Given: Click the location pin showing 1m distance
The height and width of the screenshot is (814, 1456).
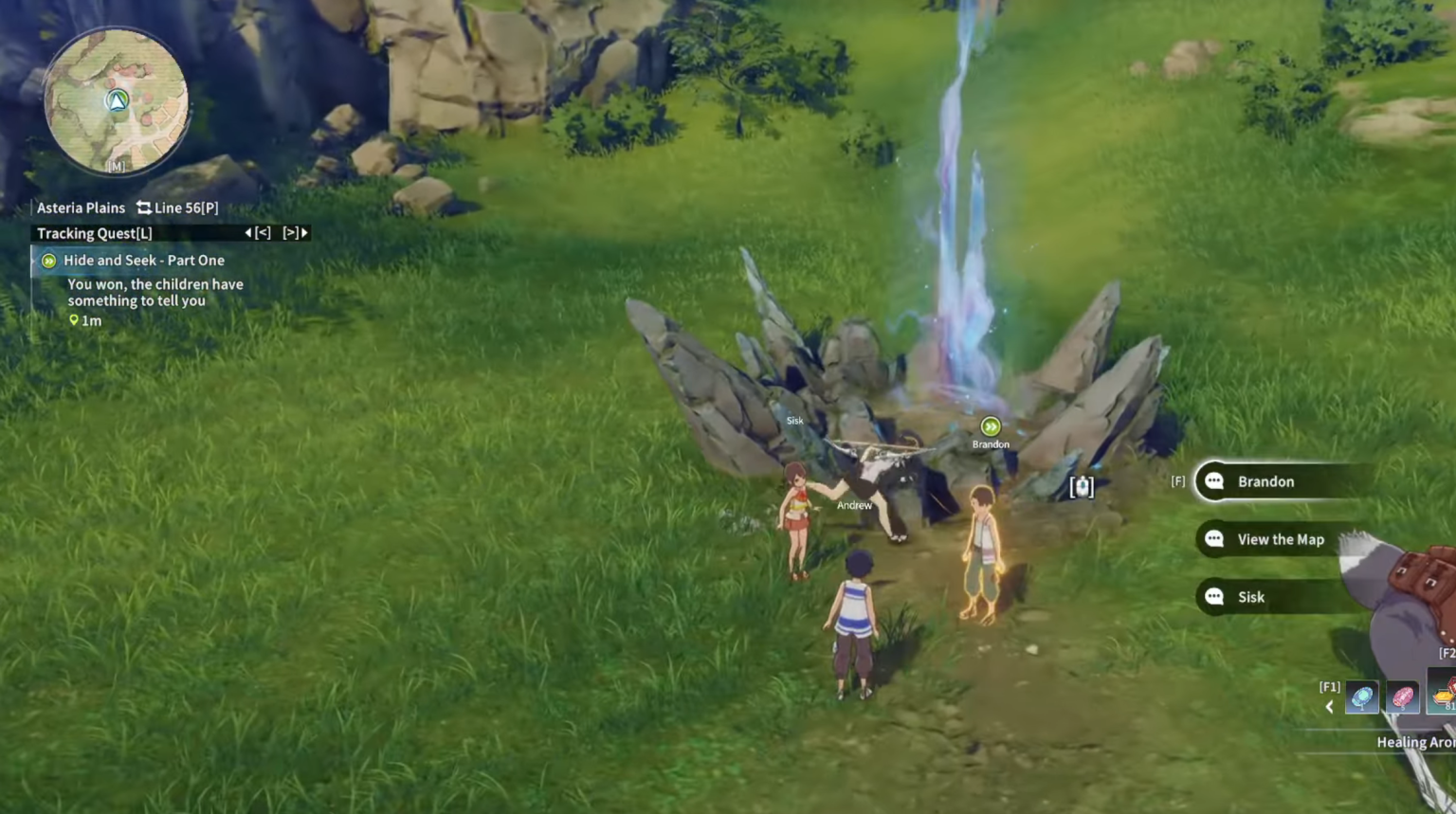Looking at the screenshot, I should coord(74,320).
